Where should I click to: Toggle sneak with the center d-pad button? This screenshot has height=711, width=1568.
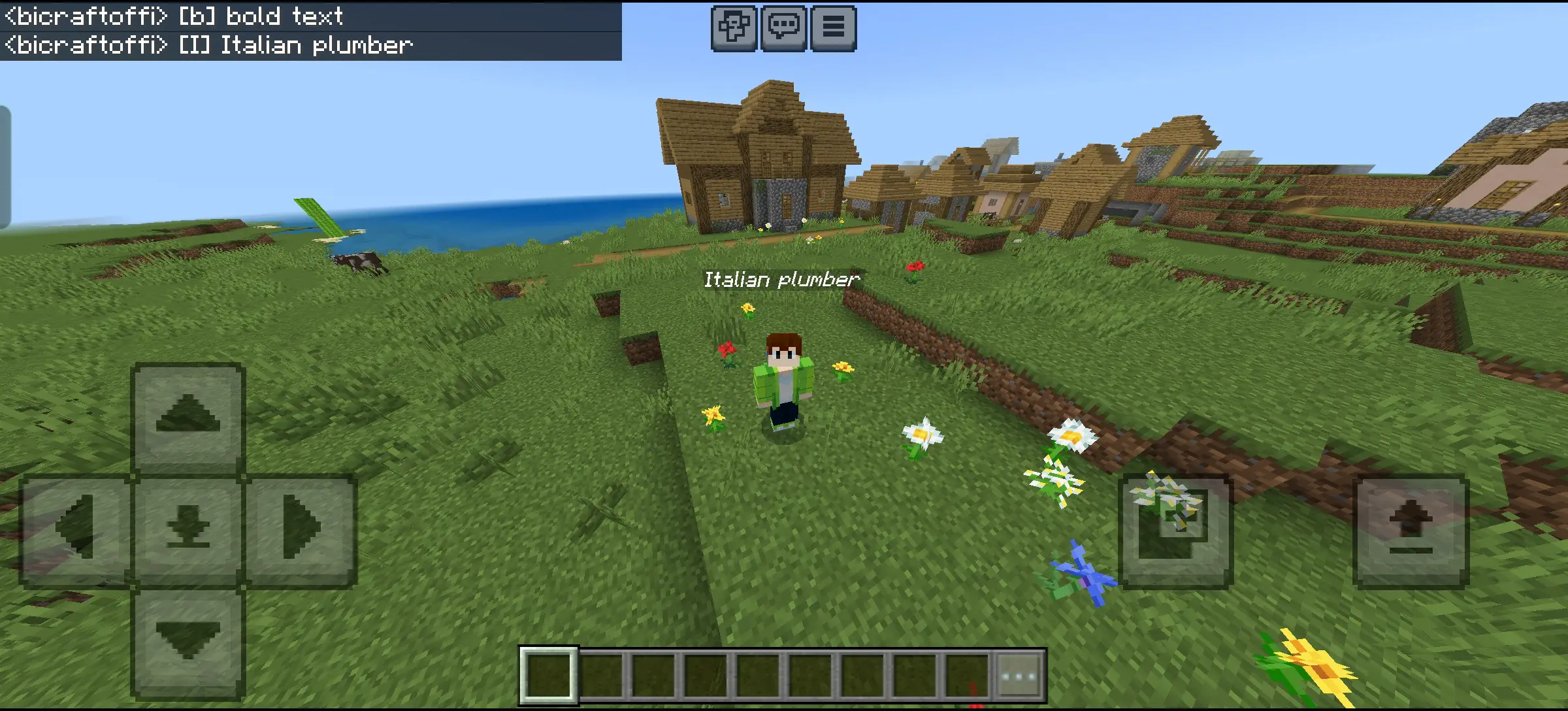[x=188, y=528]
